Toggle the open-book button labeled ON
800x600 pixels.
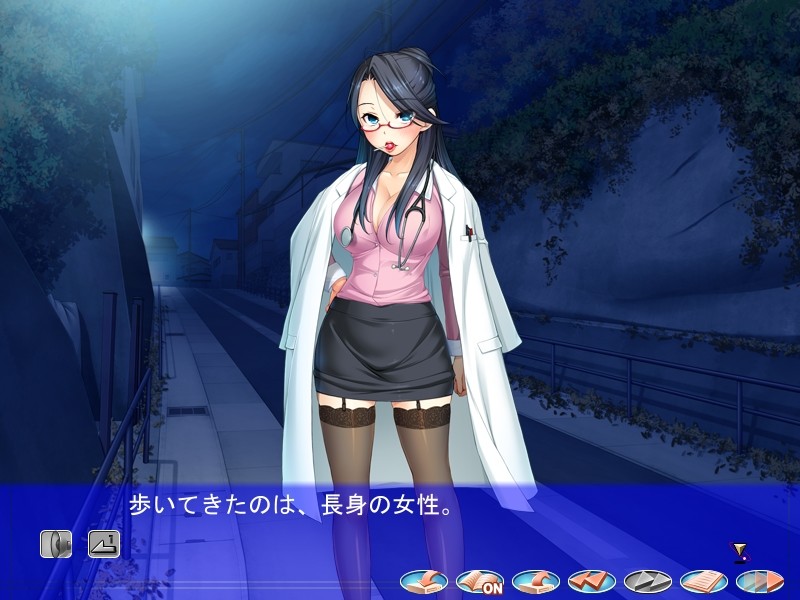[x=480, y=580]
